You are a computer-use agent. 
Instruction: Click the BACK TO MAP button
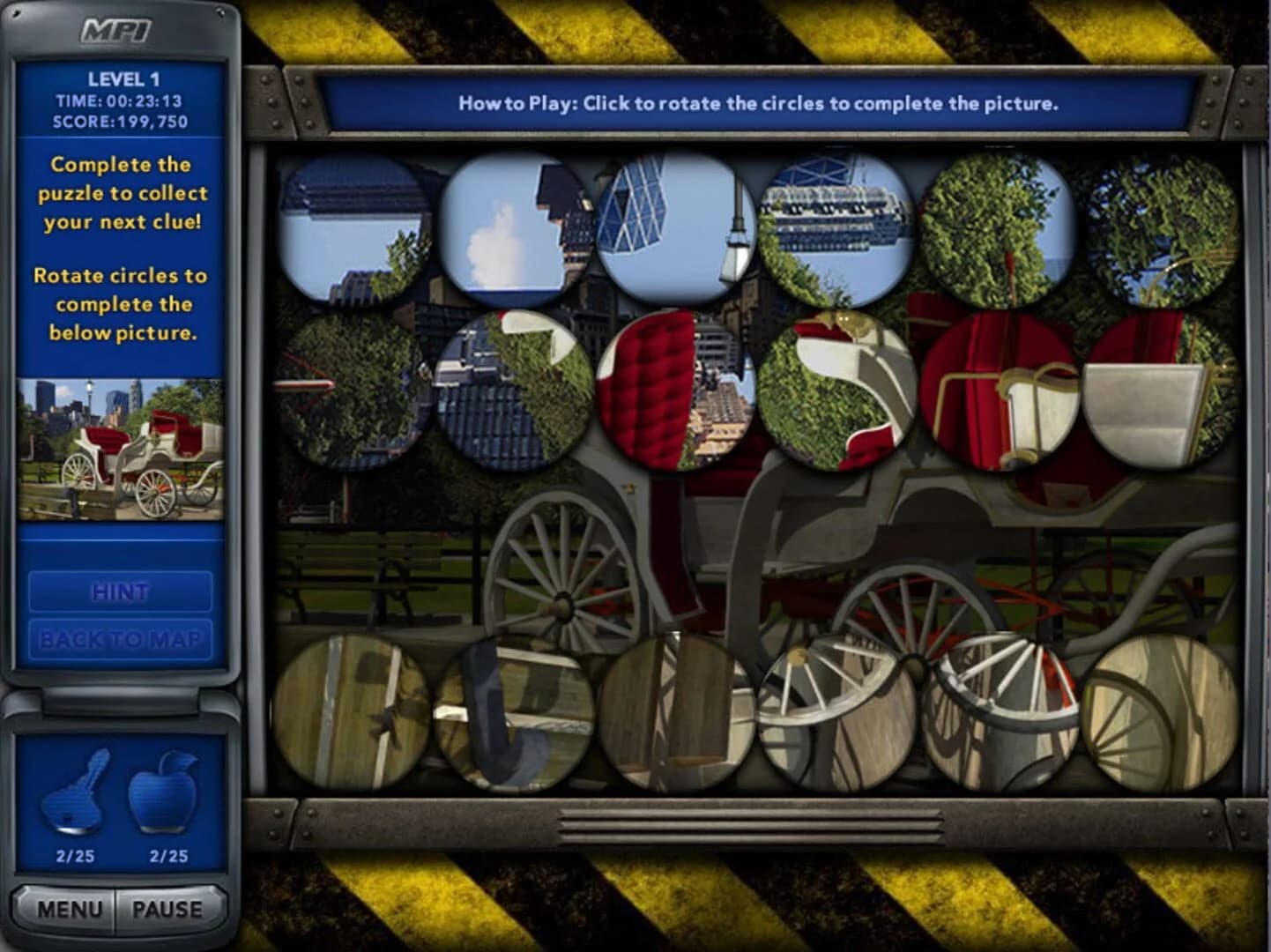[x=122, y=641]
